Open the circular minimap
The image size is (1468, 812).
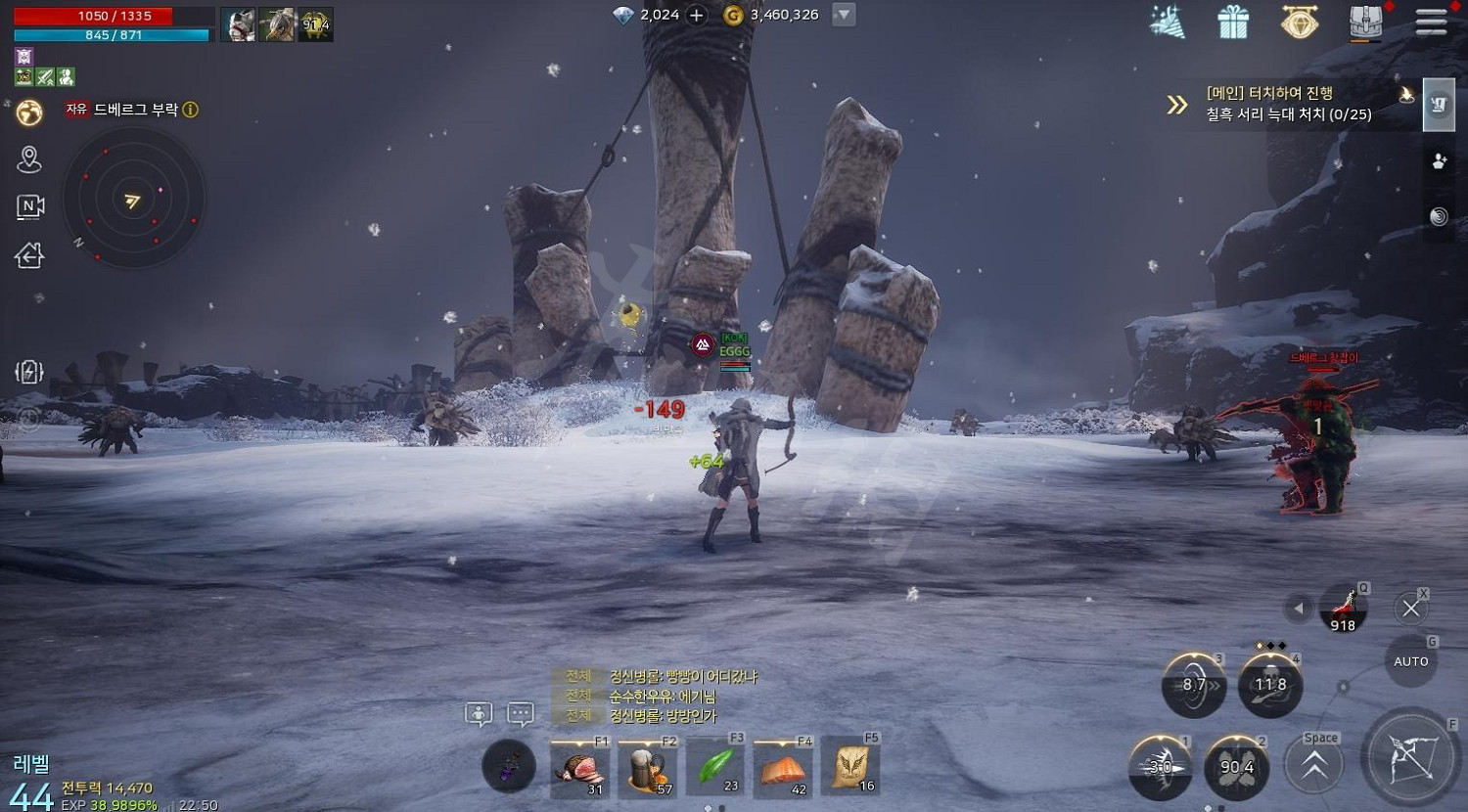coord(133,201)
